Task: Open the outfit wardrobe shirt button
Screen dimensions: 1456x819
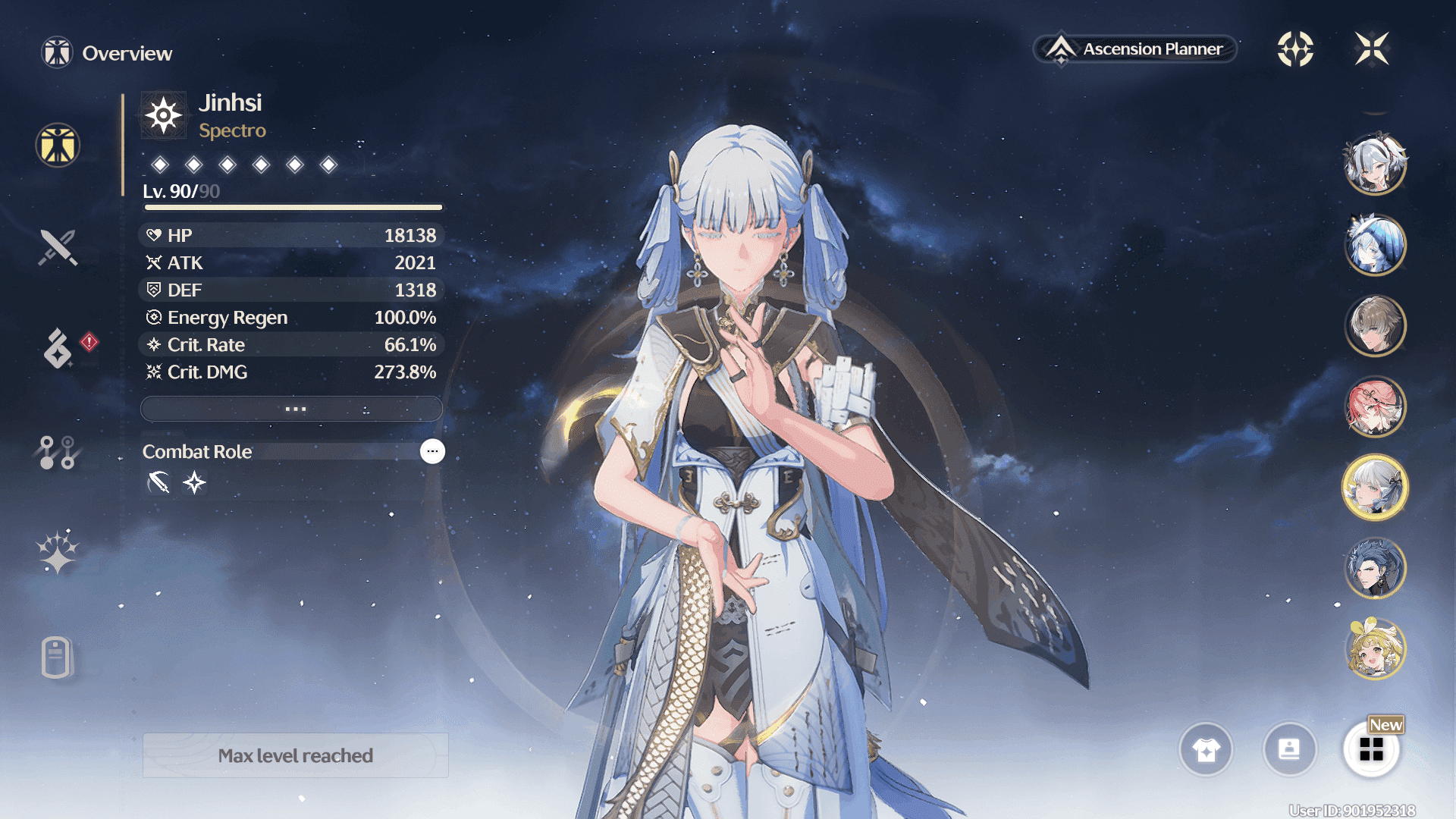Action: 1206,749
